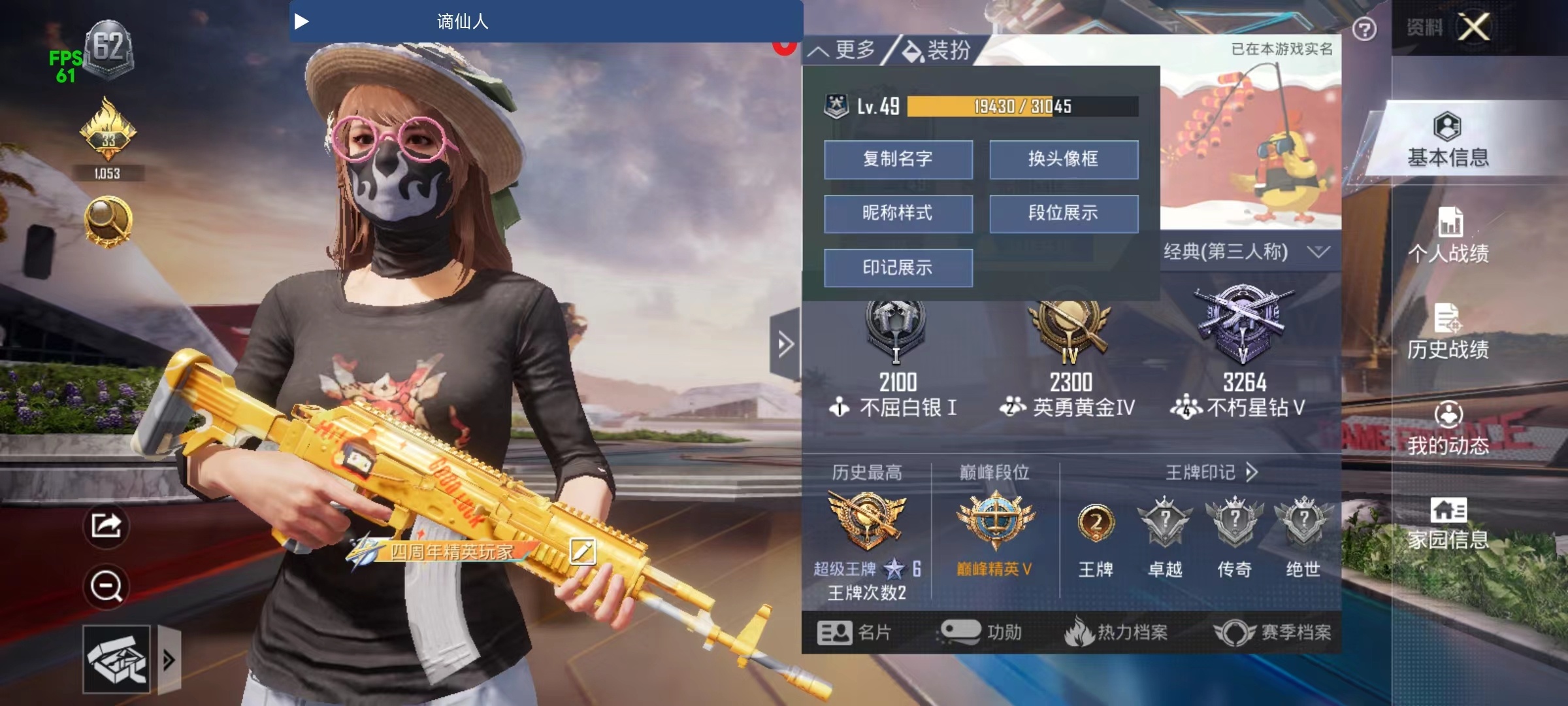Copy the player name with 复制名字
Viewport: 1568px width, 706px height.
tap(898, 159)
